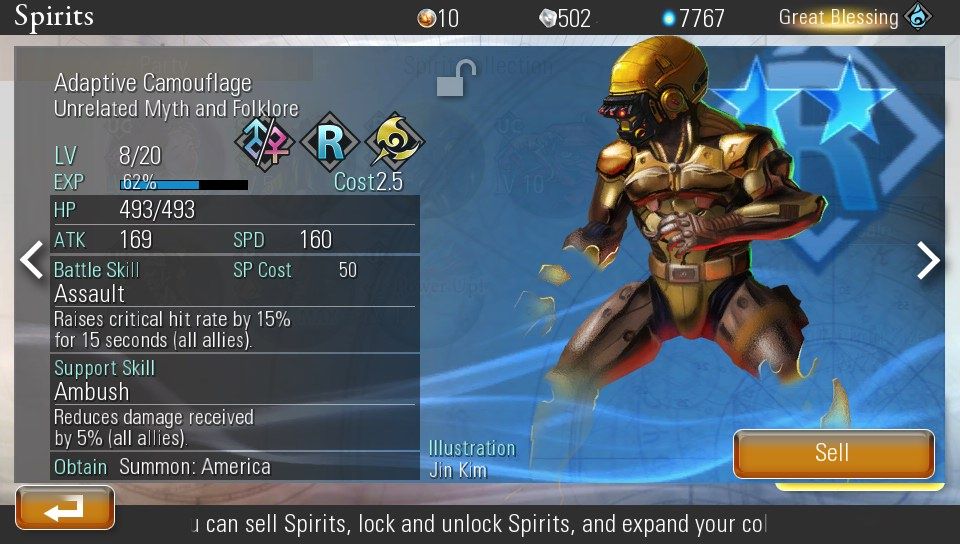Sell the Adaptive Camouflage spirit
Viewport: 960px width, 544px height.
833,453
